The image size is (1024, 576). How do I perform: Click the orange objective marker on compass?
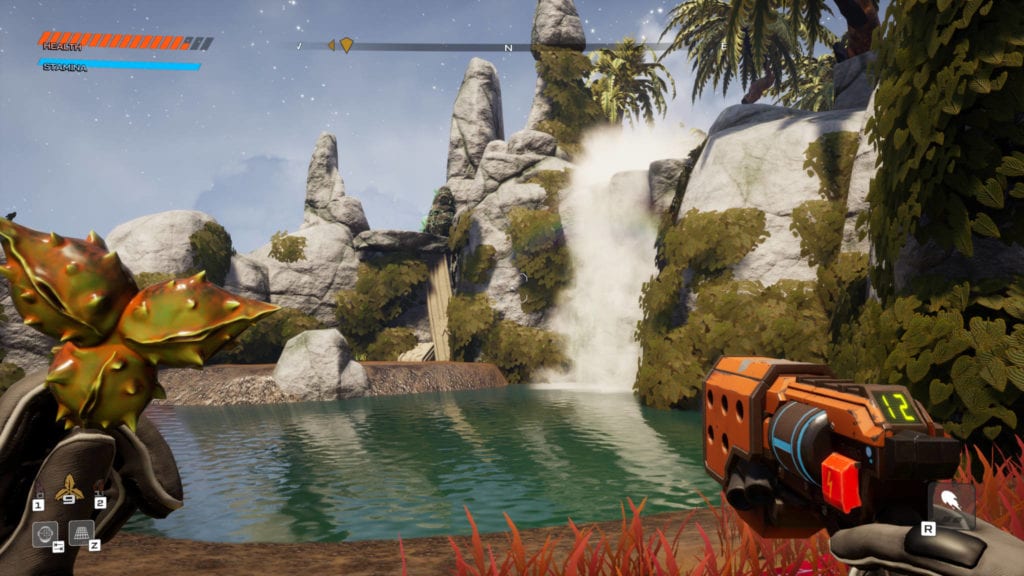(x=346, y=45)
